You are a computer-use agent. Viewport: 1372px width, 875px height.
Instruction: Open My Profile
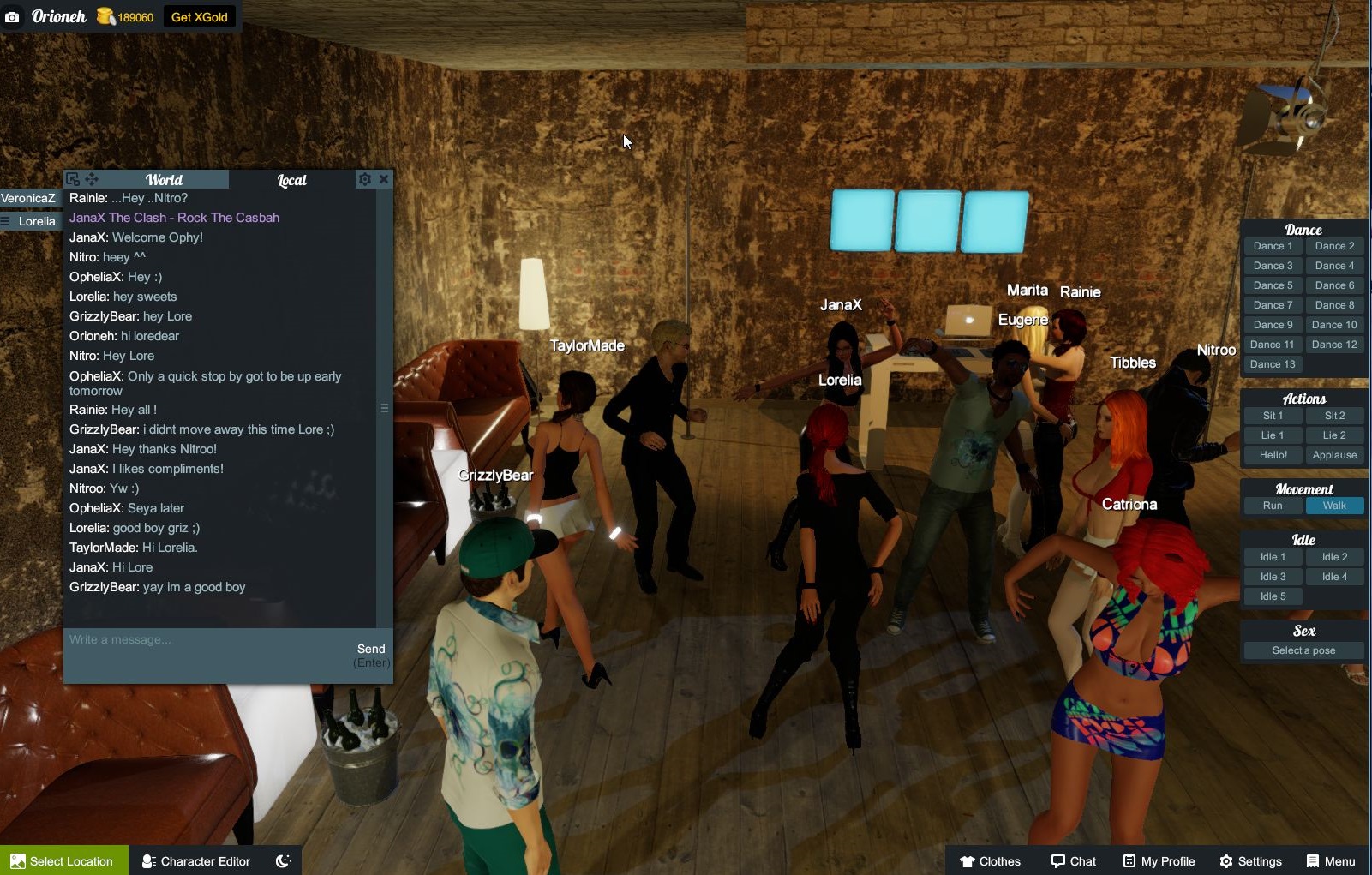[1159, 860]
